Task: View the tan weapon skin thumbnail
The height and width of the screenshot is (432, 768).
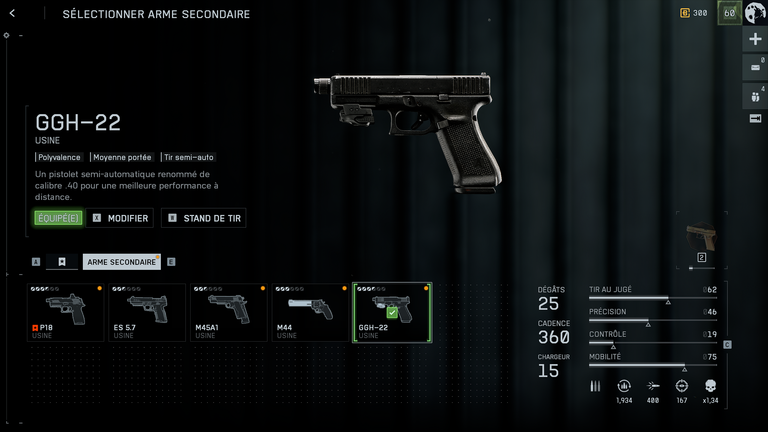Action: [701, 236]
